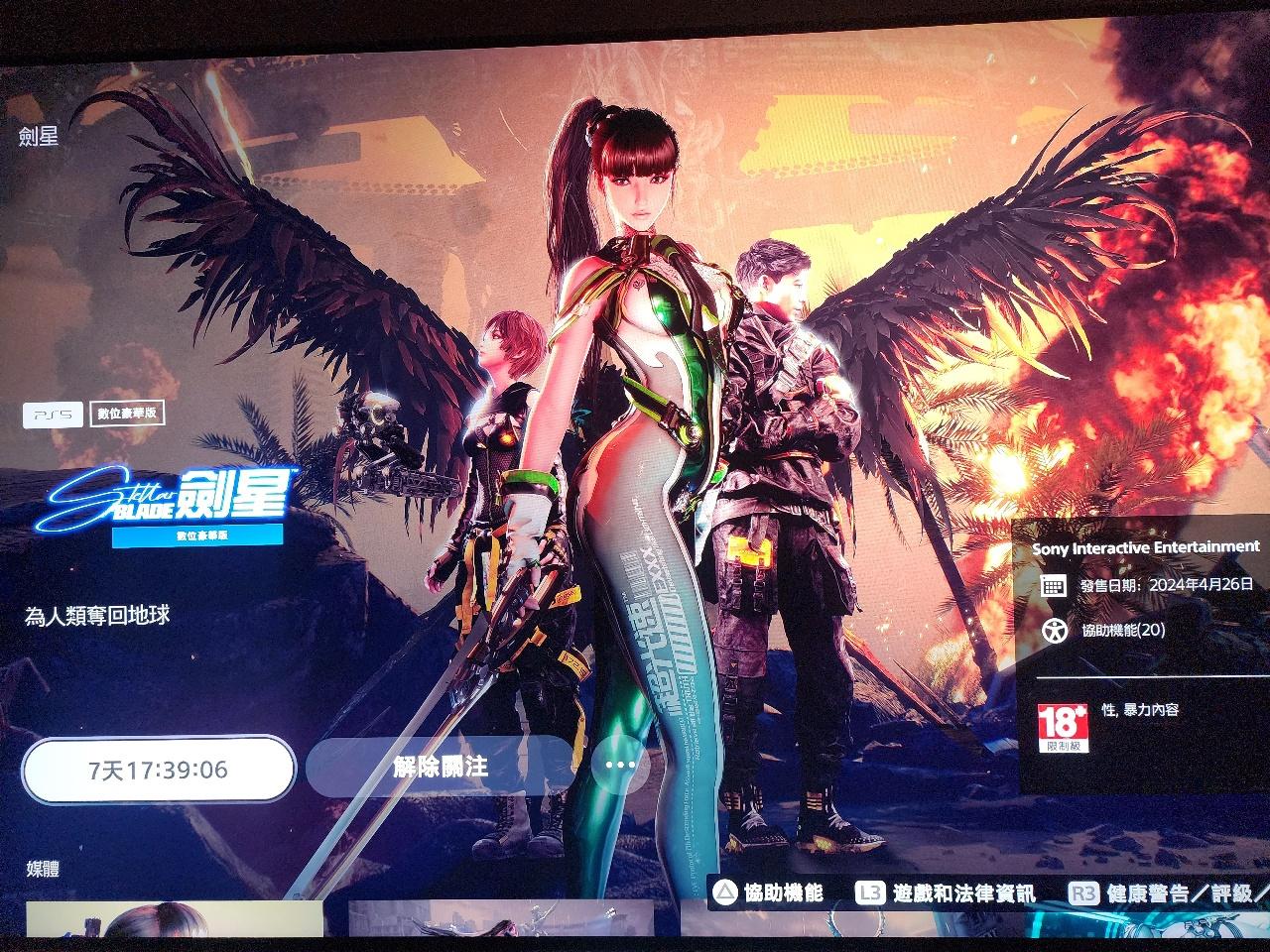This screenshot has height=952, width=1270.
Task: Open the three-dot more options menu
Action: (619, 765)
